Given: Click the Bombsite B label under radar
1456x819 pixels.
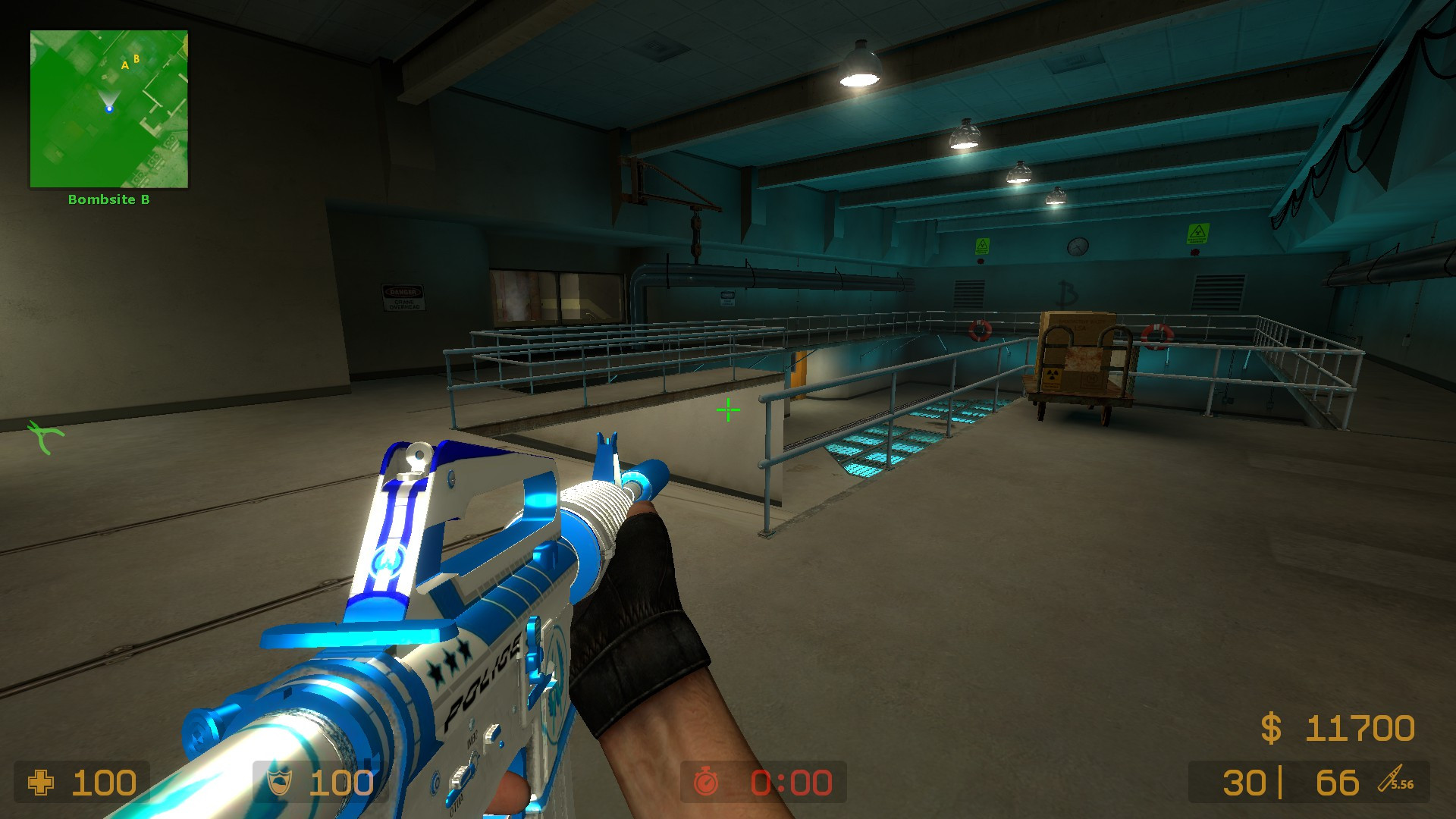Looking at the screenshot, I should [109, 200].
